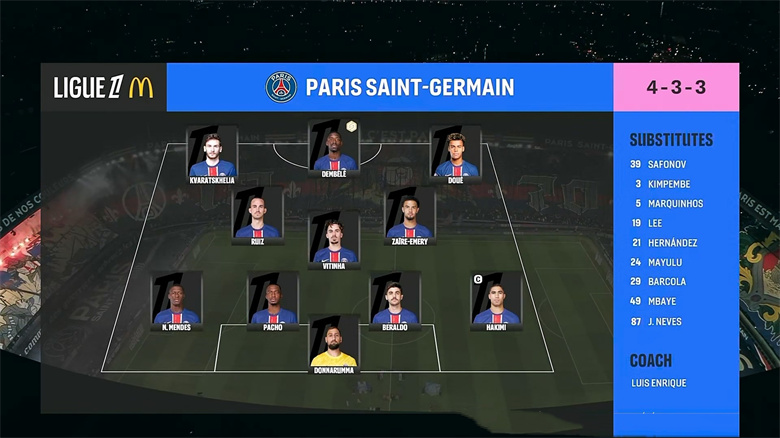Pick Hernández from the substitutes
This screenshot has width=780, height=438.
pyautogui.click(x=672, y=243)
